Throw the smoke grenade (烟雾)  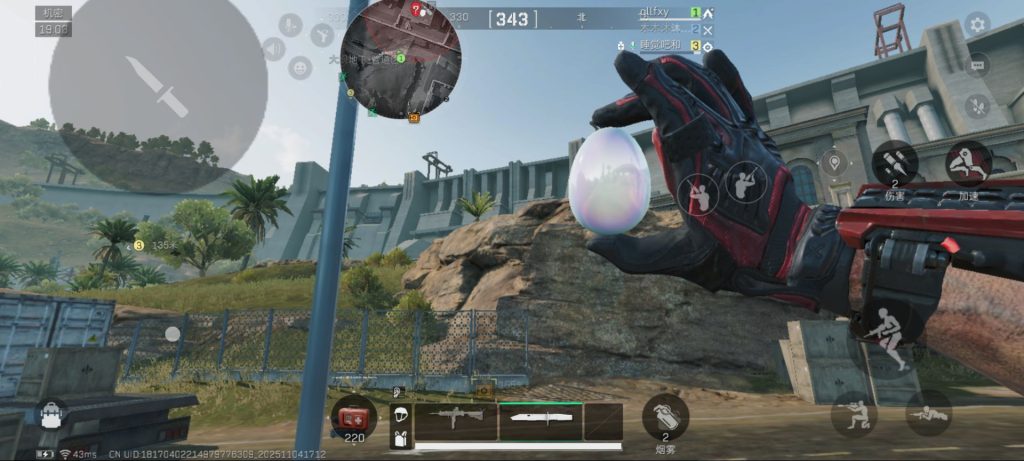pyautogui.click(x=665, y=415)
